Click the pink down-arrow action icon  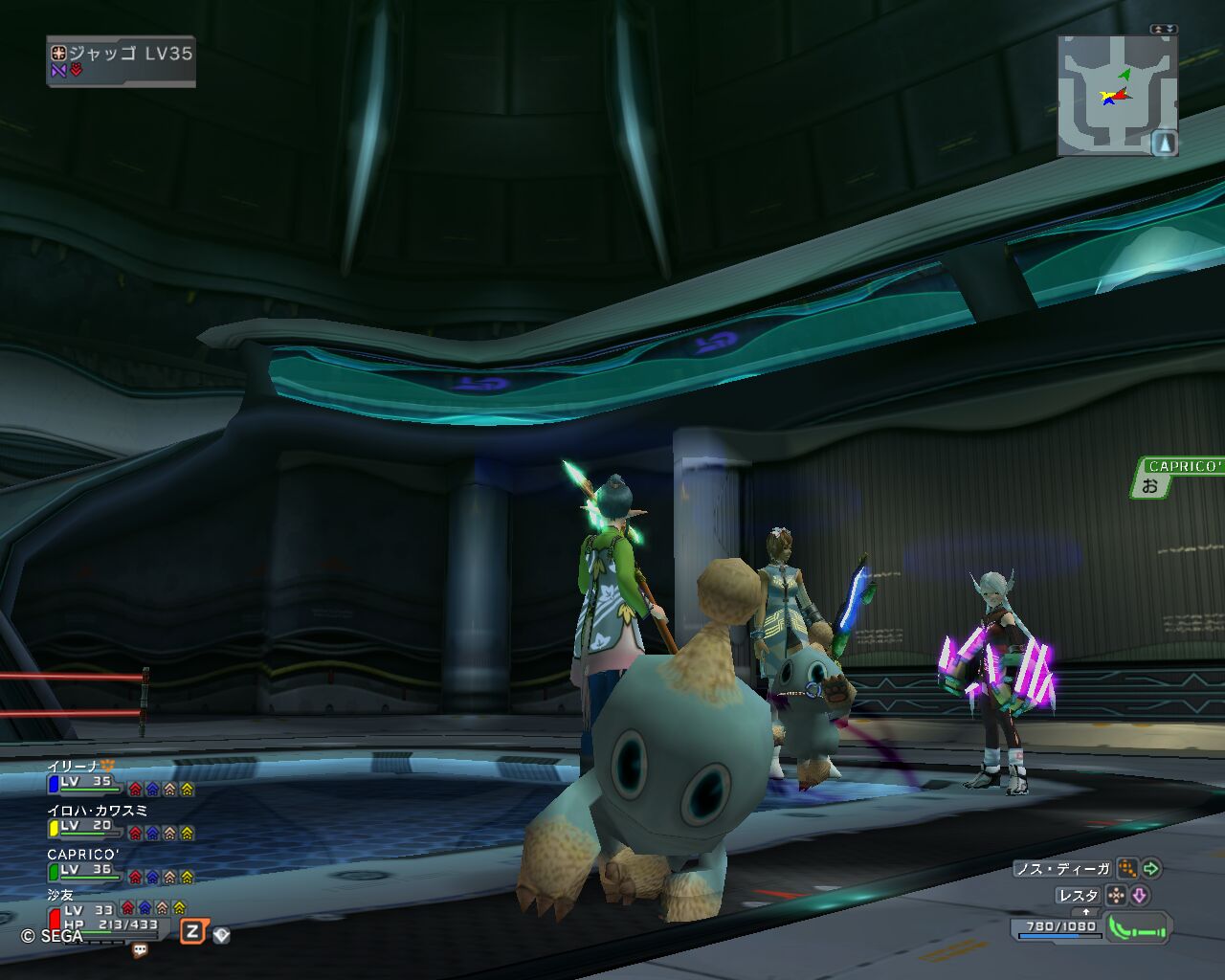pos(1139,896)
